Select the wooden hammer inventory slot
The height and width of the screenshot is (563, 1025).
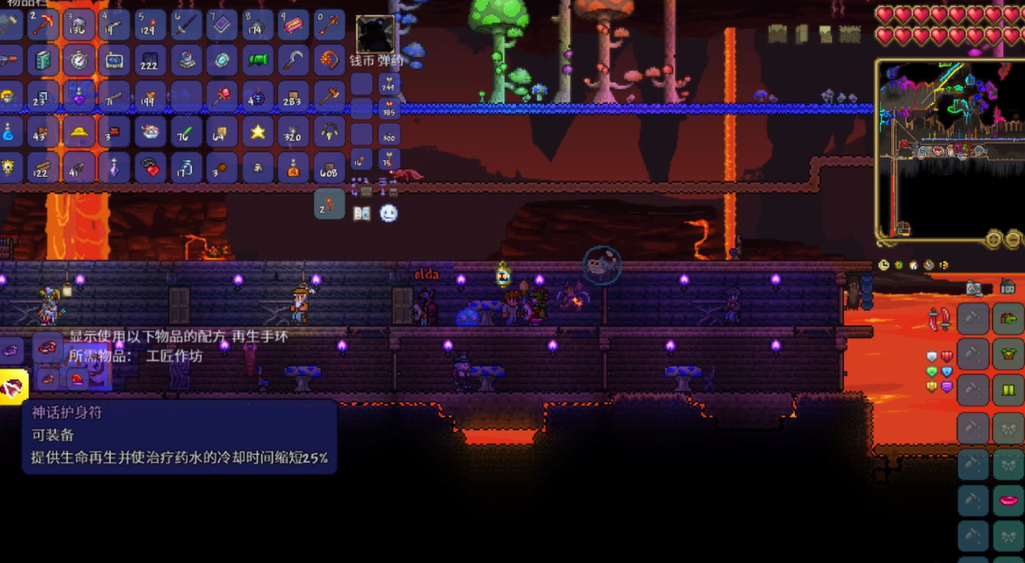(x=330, y=96)
